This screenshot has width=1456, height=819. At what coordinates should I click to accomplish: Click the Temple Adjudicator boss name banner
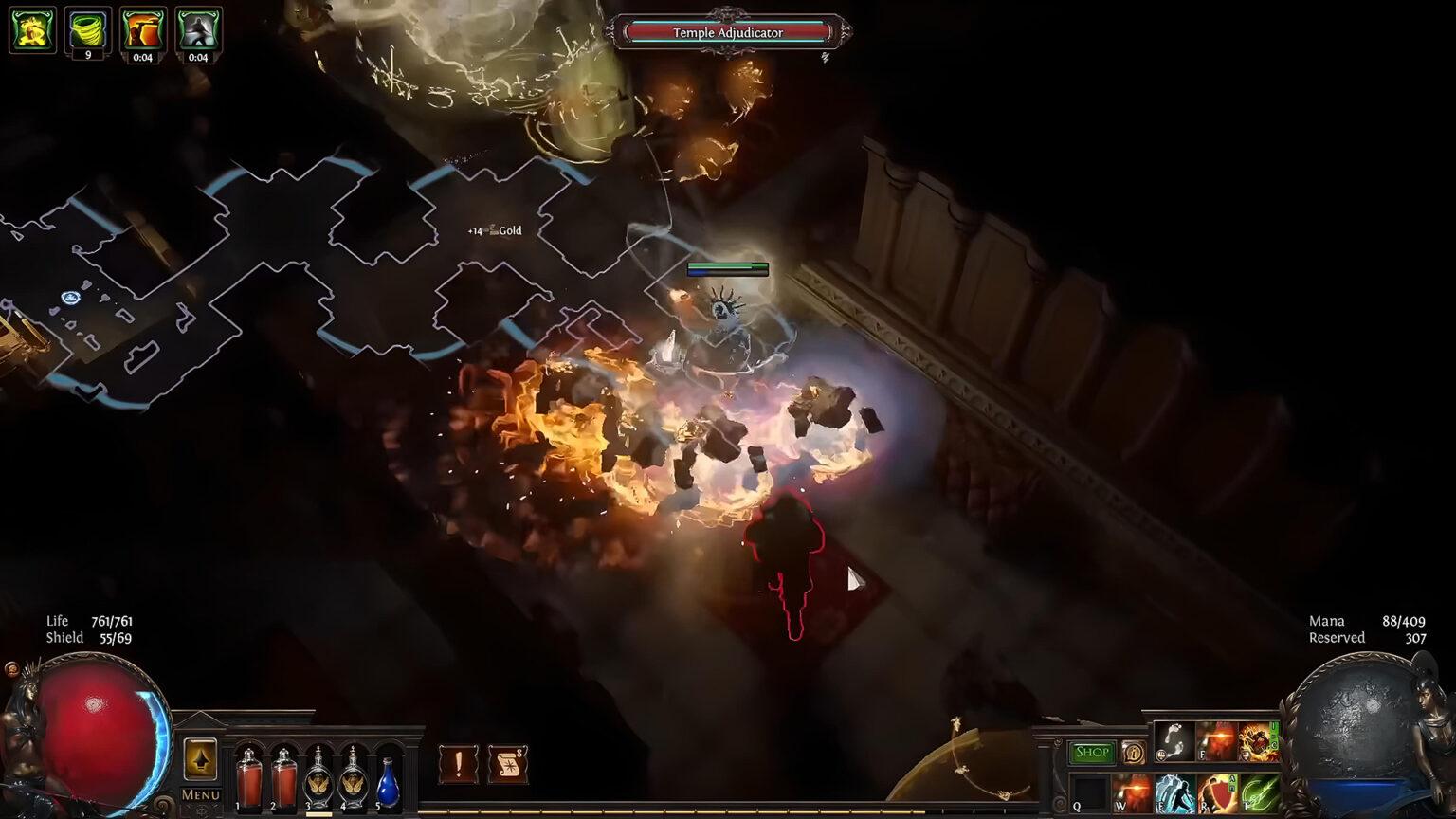(x=727, y=32)
